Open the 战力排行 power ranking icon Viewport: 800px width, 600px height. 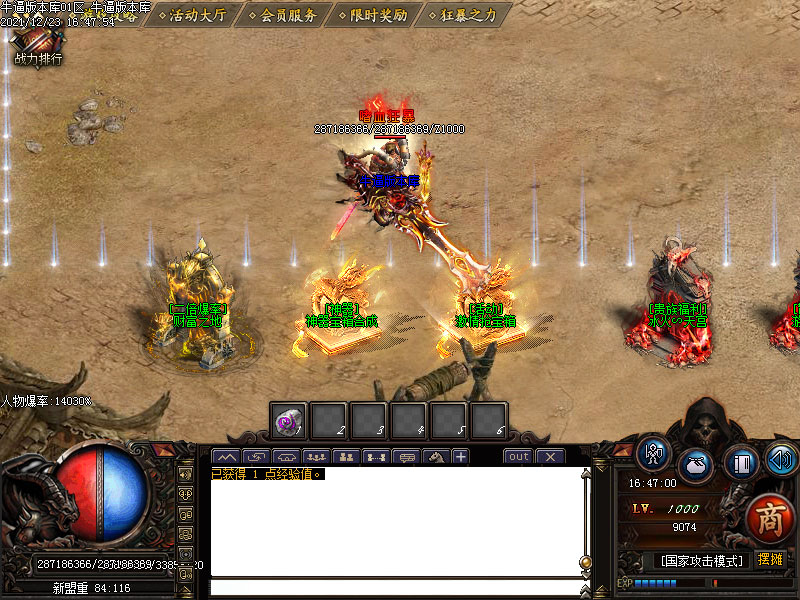(38, 45)
